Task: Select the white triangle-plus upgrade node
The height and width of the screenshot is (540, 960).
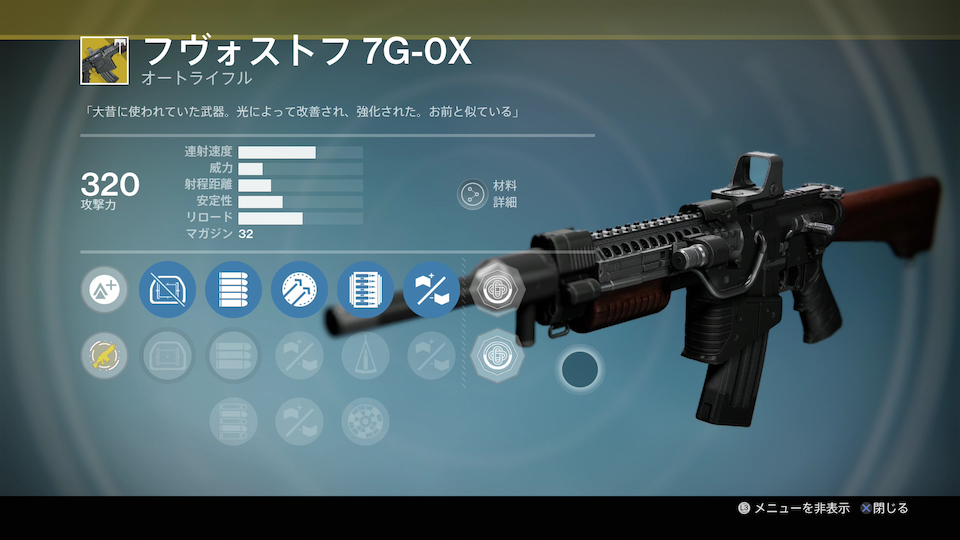Action: point(104,291)
